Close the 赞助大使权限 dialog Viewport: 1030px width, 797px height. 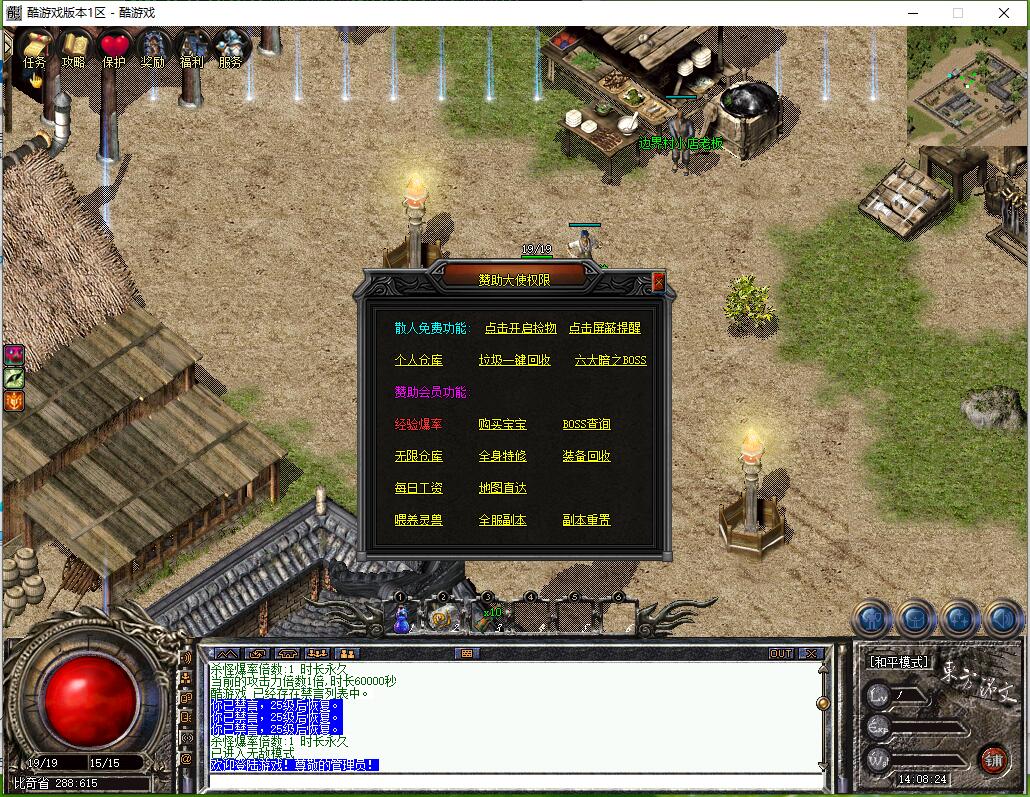click(x=658, y=282)
